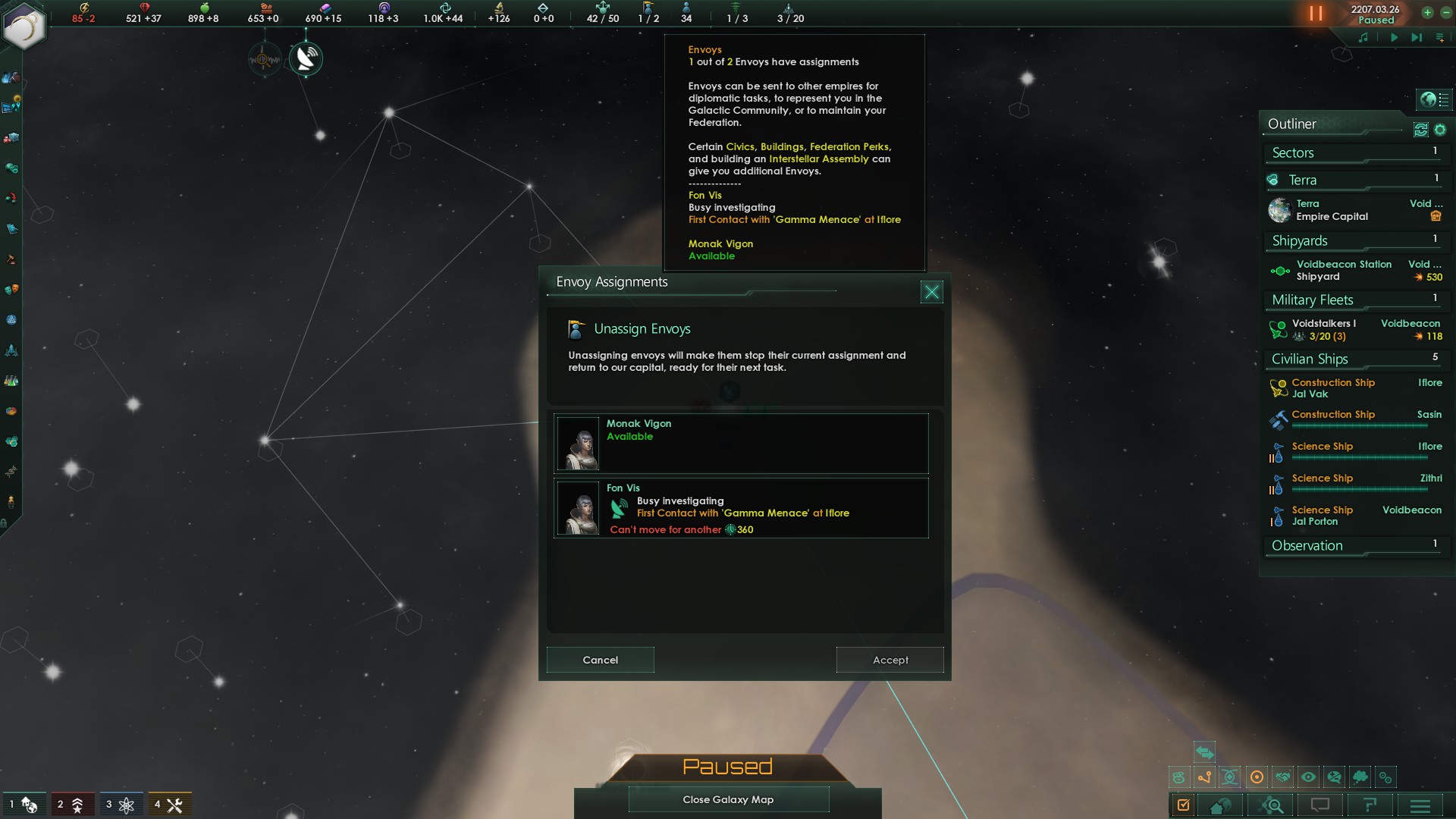Open the message log speech-bubble icon
The width and height of the screenshot is (1456, 819).
point(1321,806)
